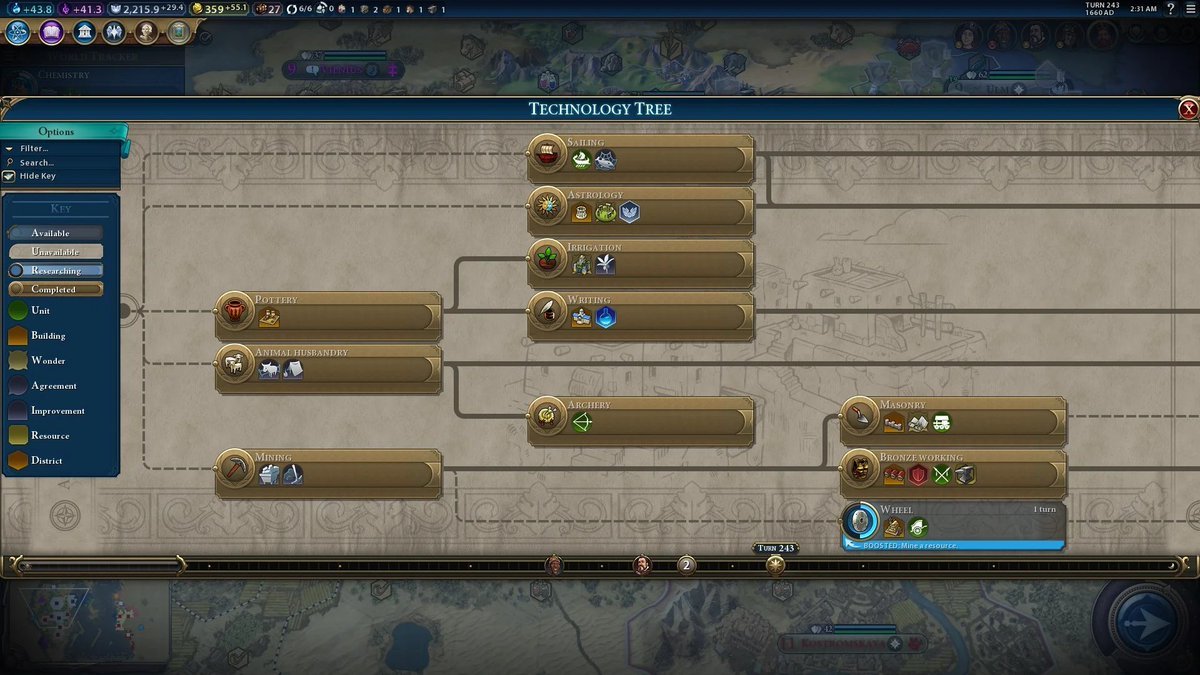
Task: Select the Mining technology node
Action: tap(328, 473)
